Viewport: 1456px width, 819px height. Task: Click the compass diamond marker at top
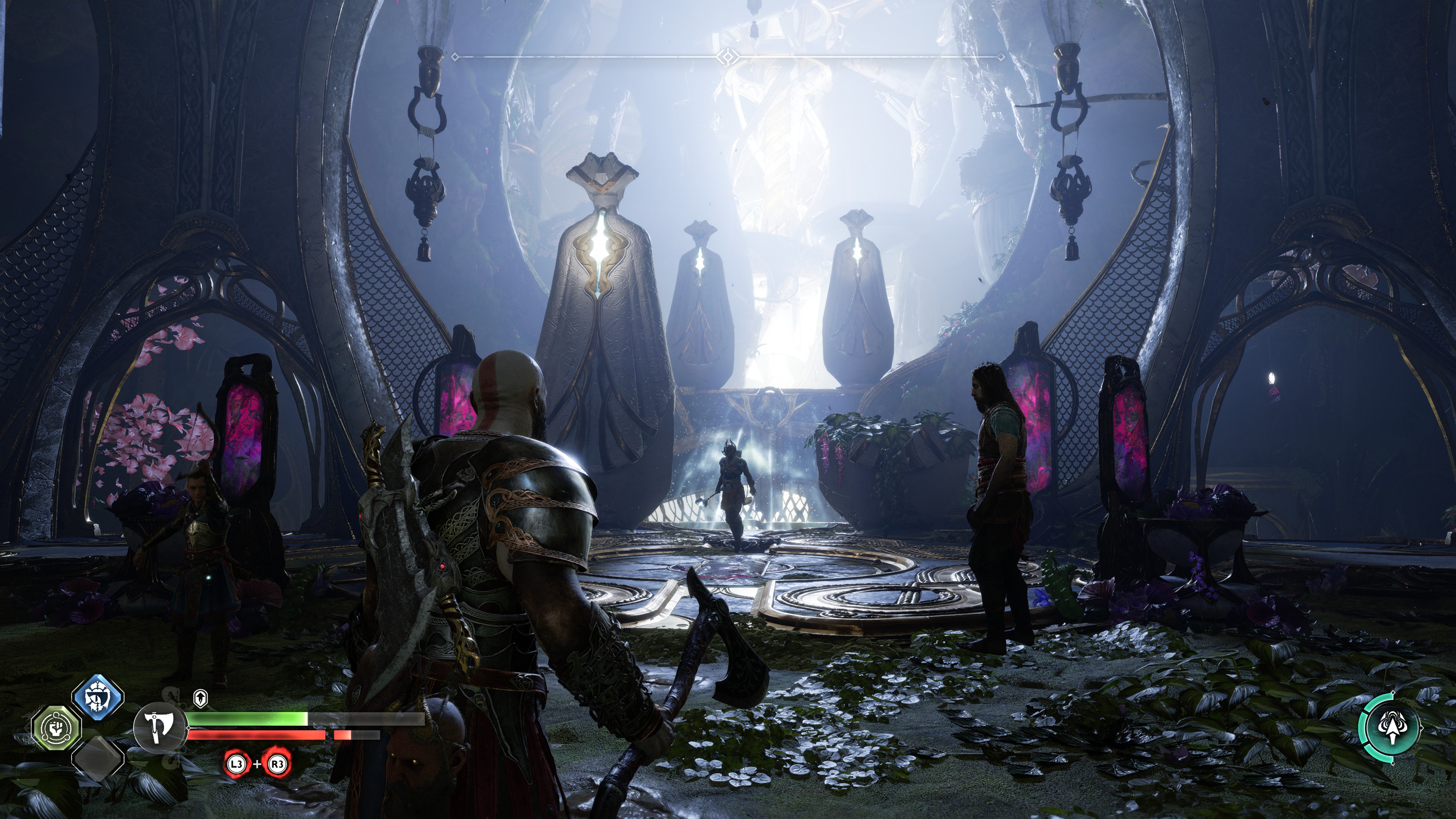tap(728, 56)
